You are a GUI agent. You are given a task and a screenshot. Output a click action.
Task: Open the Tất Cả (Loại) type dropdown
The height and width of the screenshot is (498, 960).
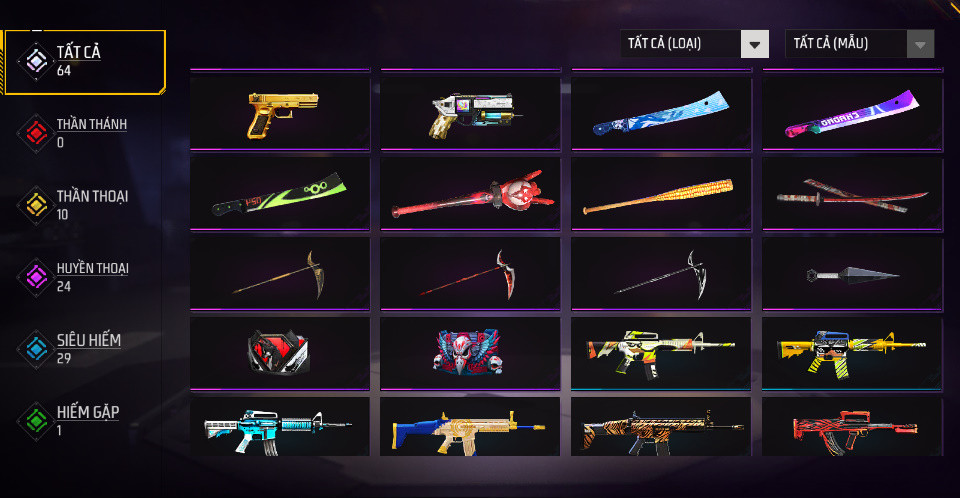pos(694,44)
